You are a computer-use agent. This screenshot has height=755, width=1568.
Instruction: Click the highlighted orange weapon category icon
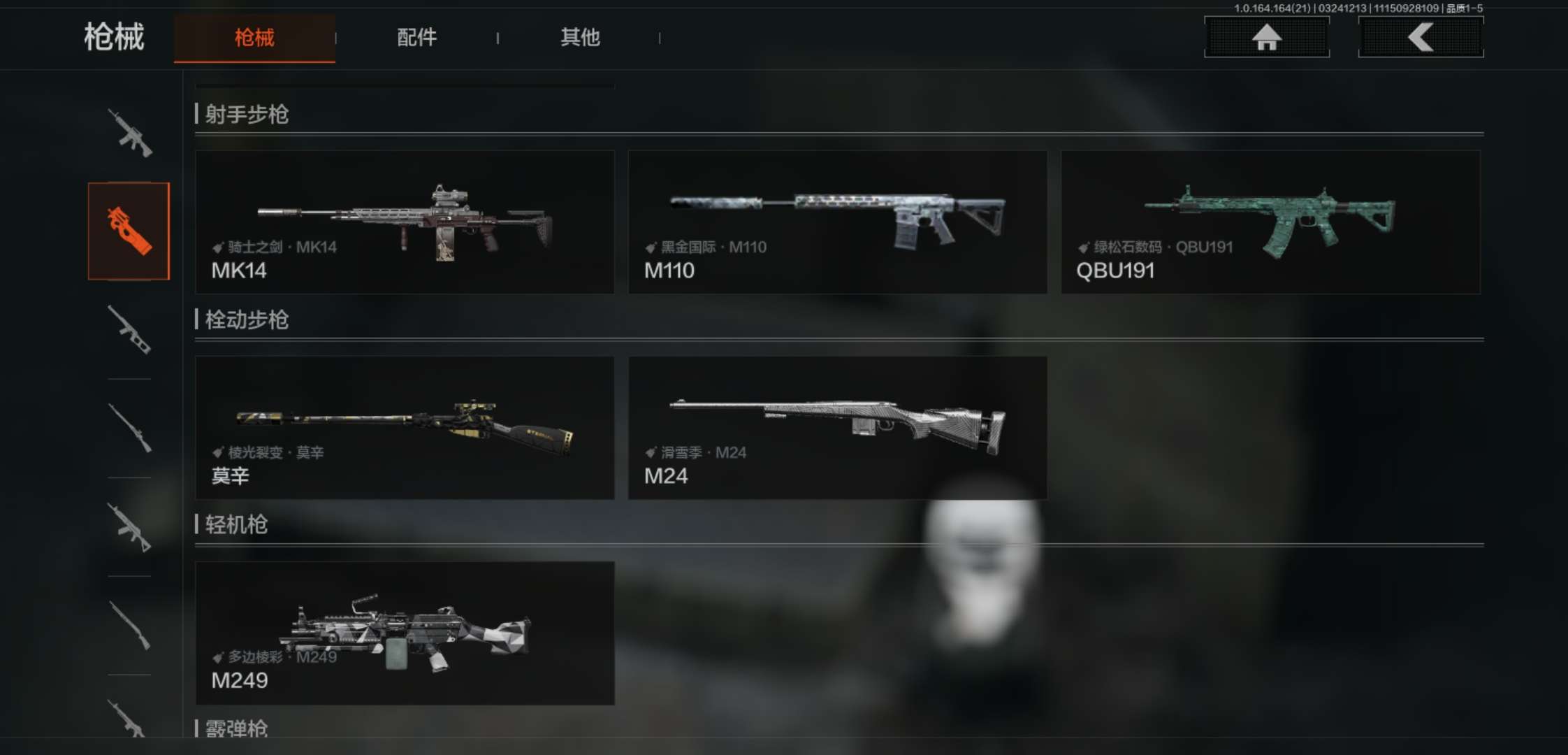click(x=129, y=231)
